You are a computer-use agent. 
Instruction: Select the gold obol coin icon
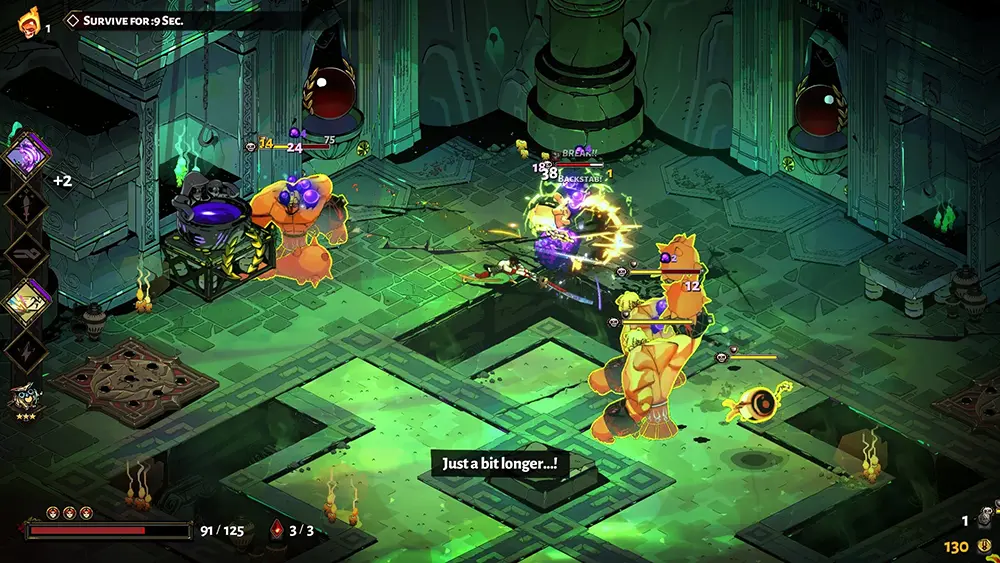tap(983, 546)
